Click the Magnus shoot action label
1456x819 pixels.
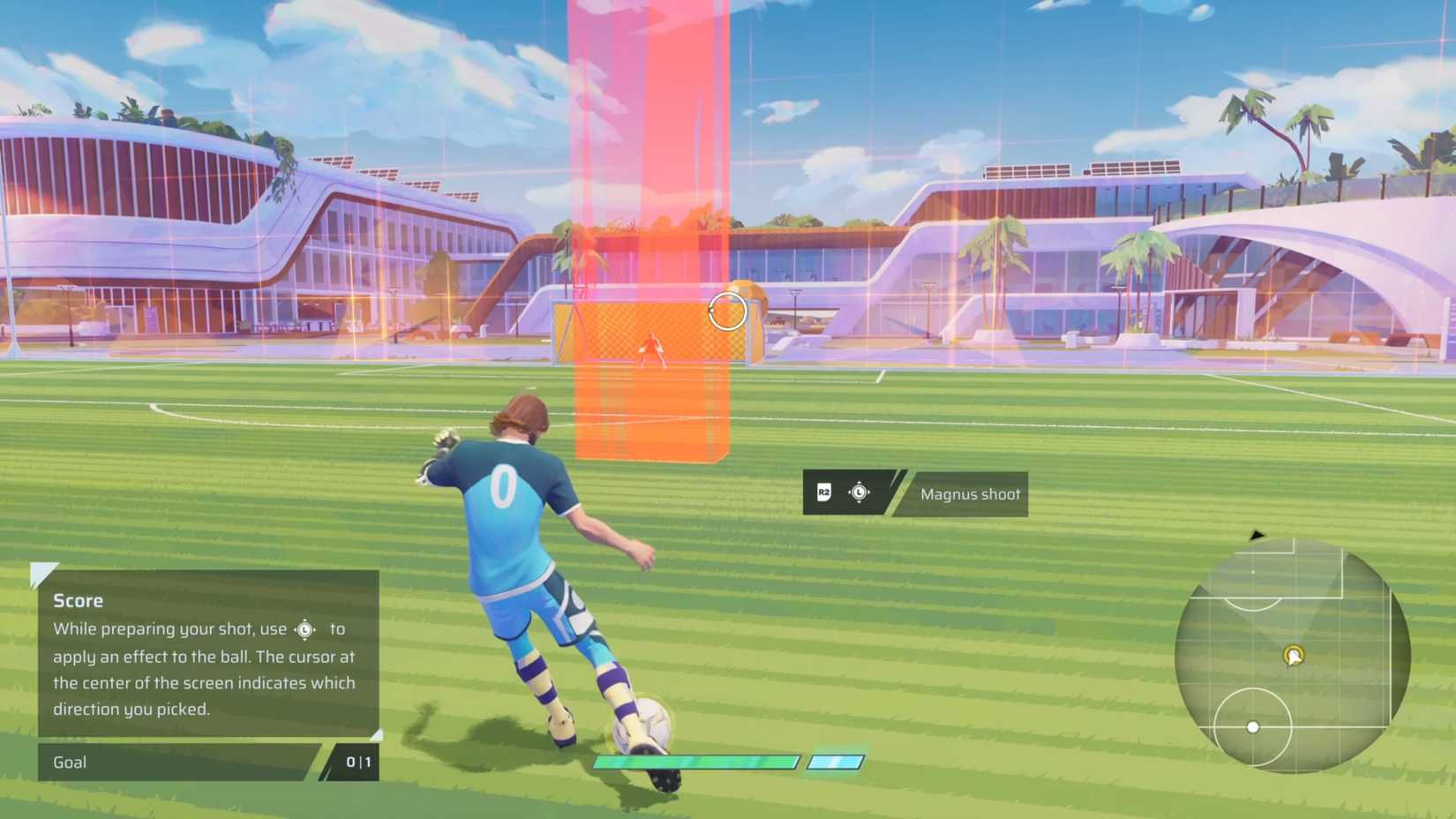pos(969,494)
